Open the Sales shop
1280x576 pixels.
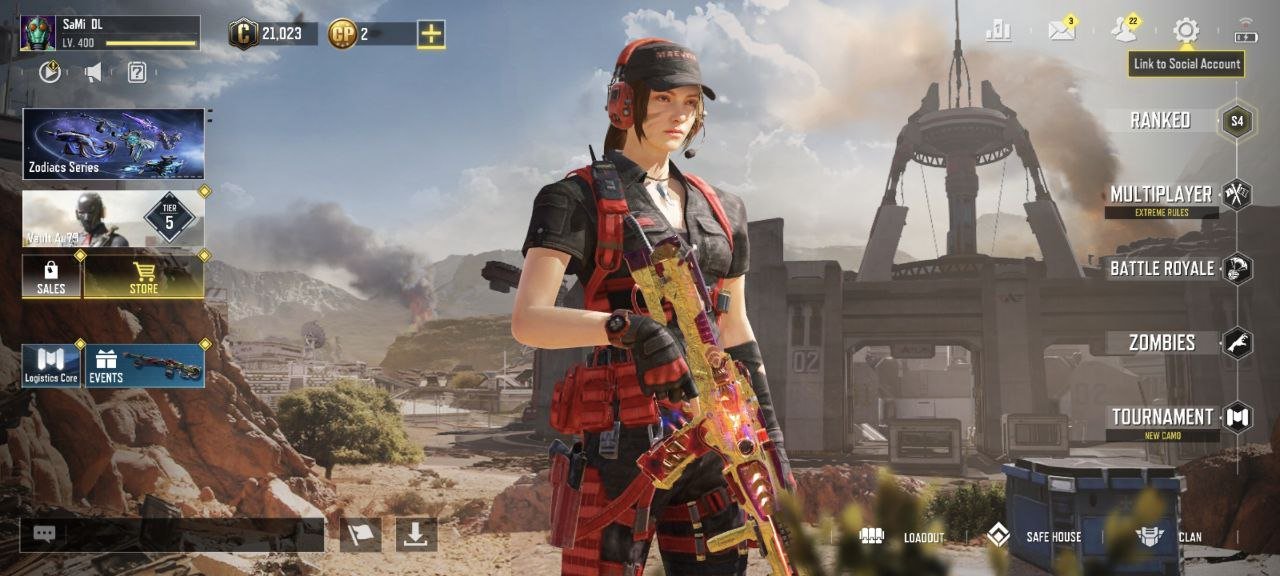pyautogui.click(x=51, y=277)
